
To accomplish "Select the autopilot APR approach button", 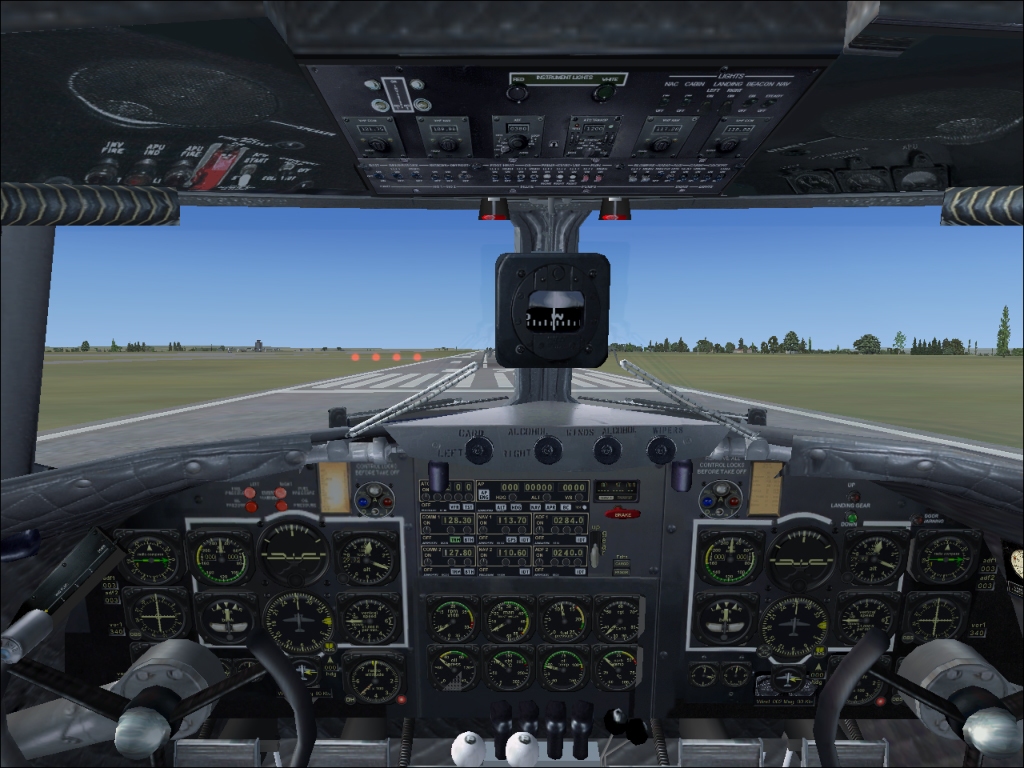I will [x=548, y=508].
